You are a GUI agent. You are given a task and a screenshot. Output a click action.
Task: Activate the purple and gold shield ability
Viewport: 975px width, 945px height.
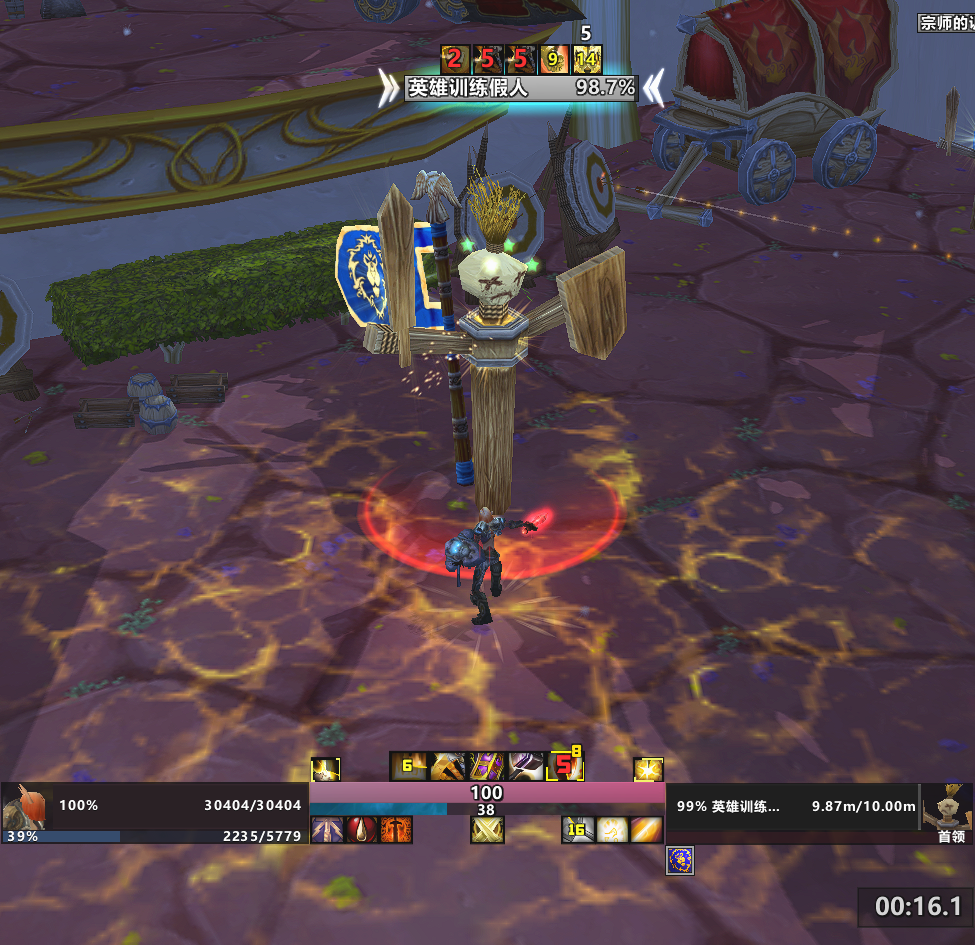485,767
